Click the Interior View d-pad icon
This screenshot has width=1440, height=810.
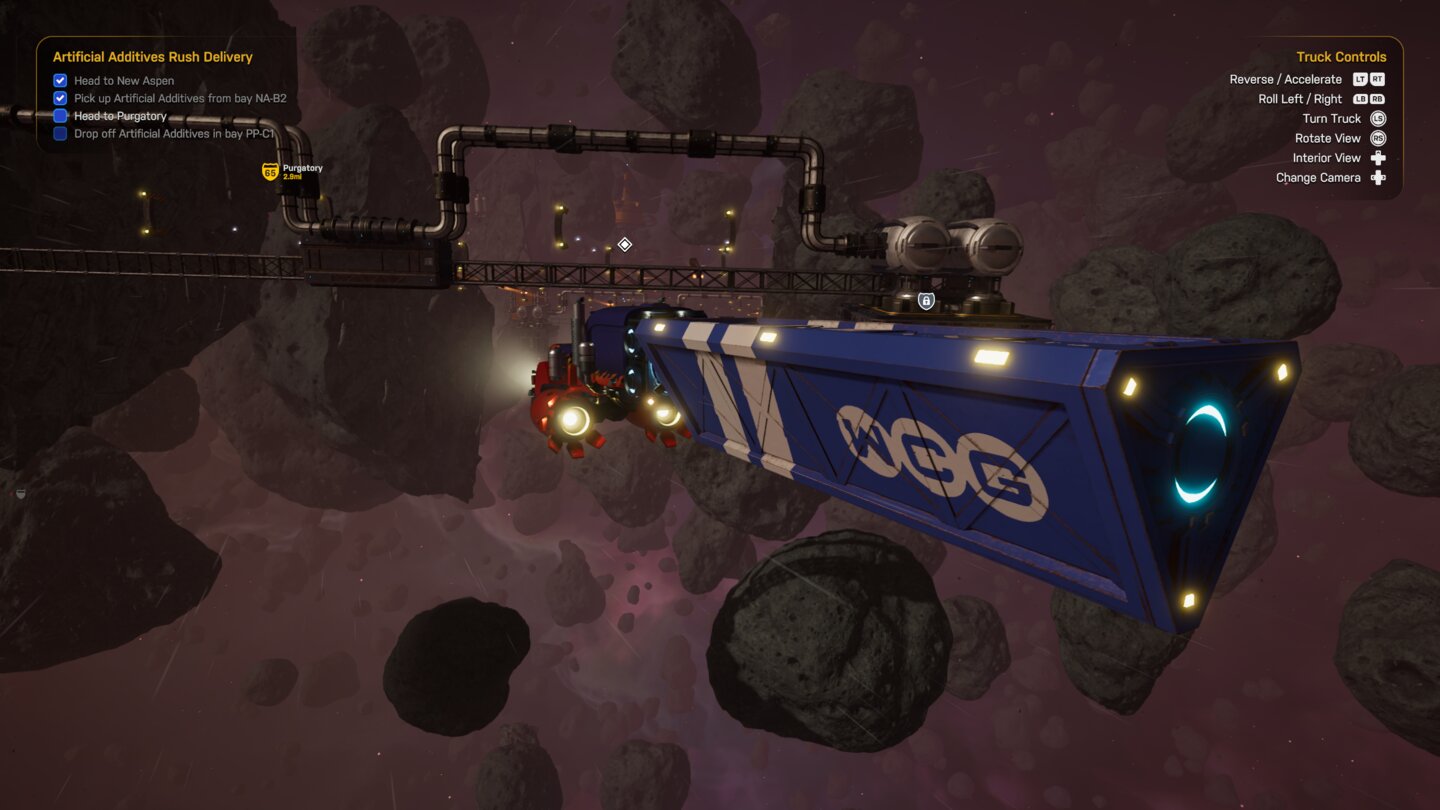(x=1378, y=157)
